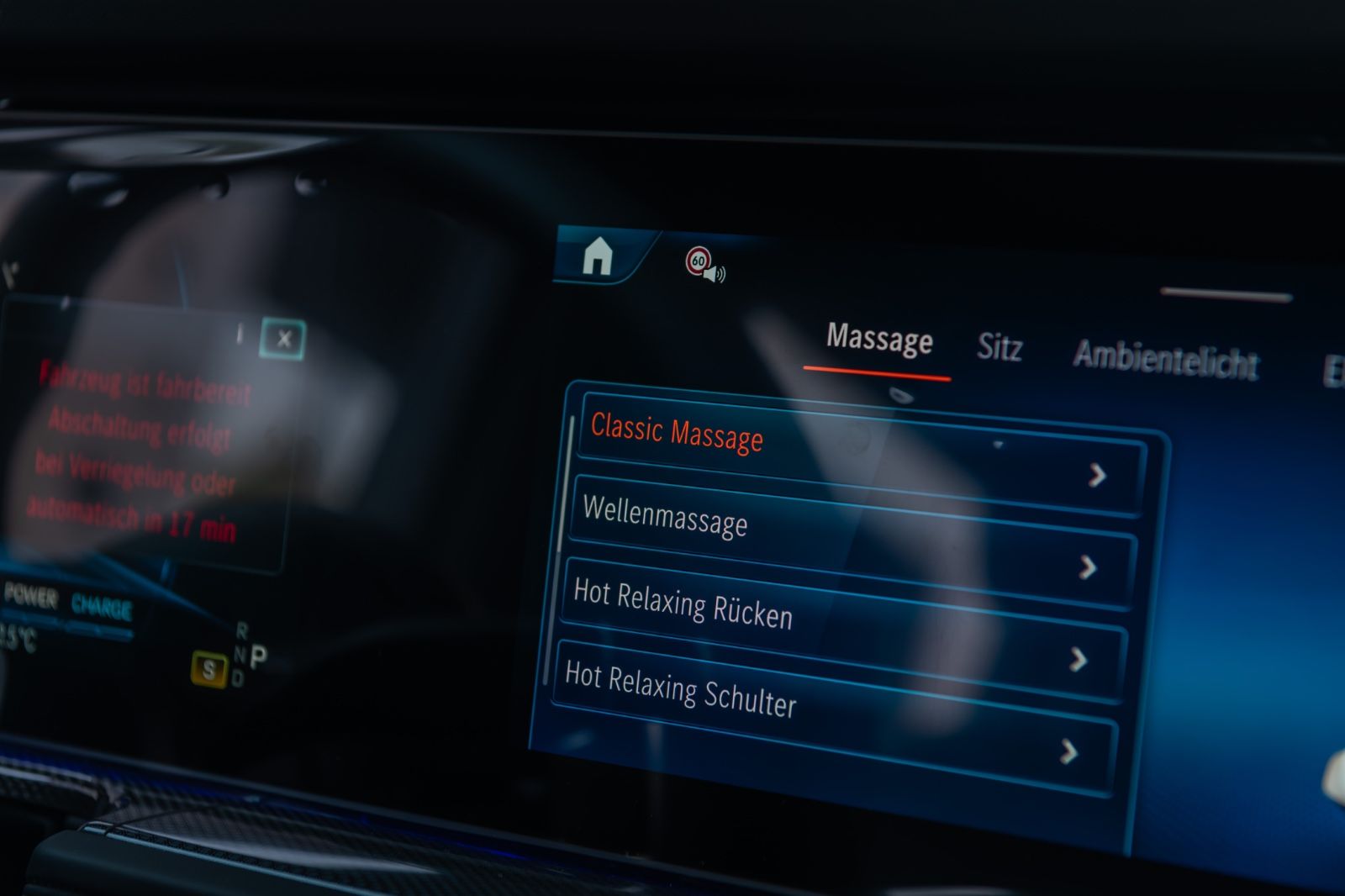
Task: Switch to the Sitz tab
Action: (999, 347)
